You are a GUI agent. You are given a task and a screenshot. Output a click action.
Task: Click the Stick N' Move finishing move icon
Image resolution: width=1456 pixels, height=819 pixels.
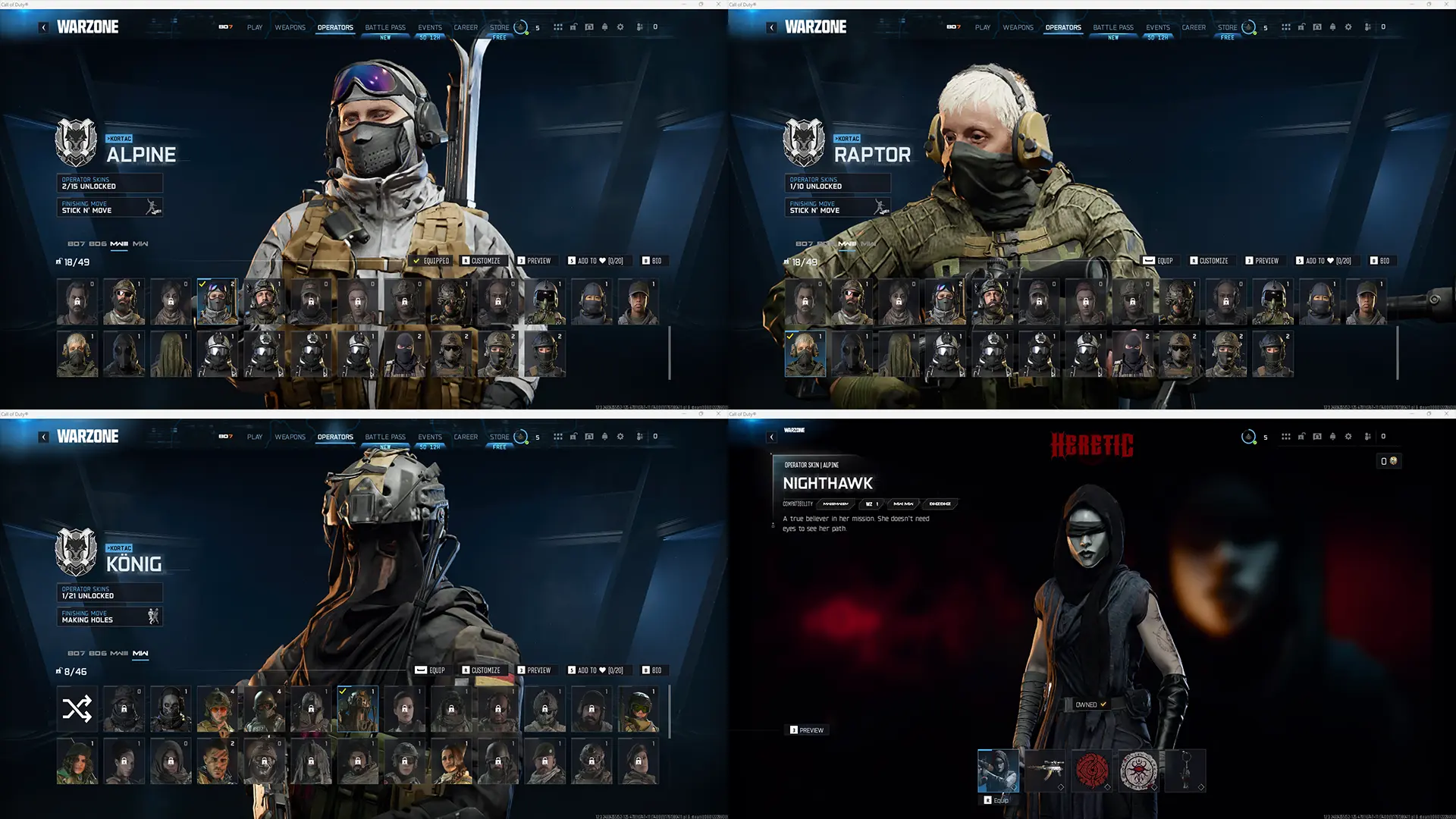(x=152, y=207)
